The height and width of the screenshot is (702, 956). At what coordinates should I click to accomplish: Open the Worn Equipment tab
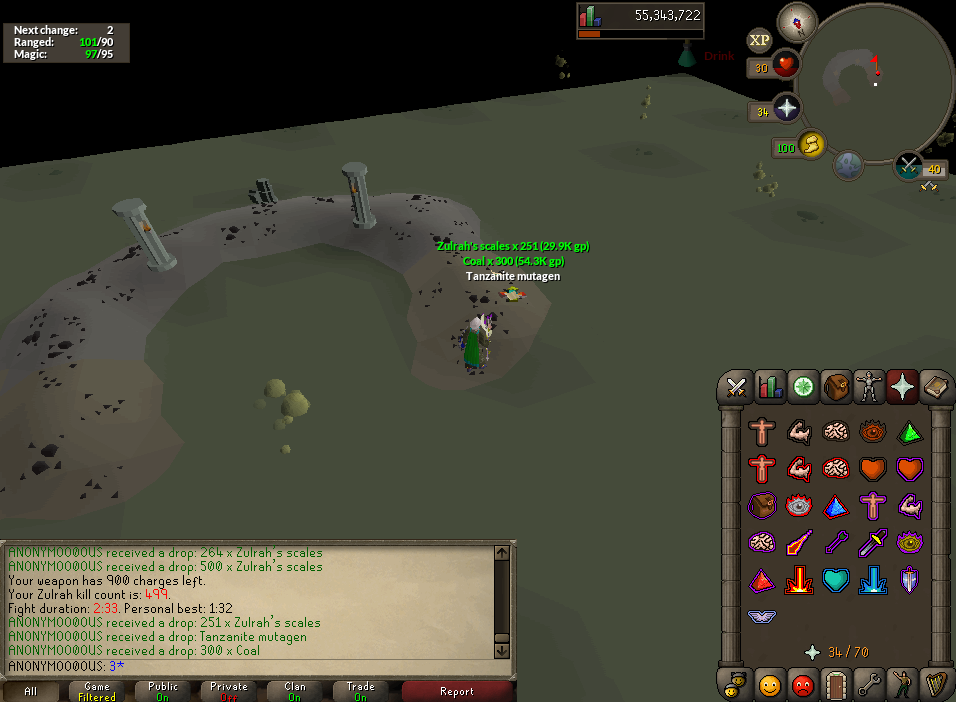[x=869, y=386]
